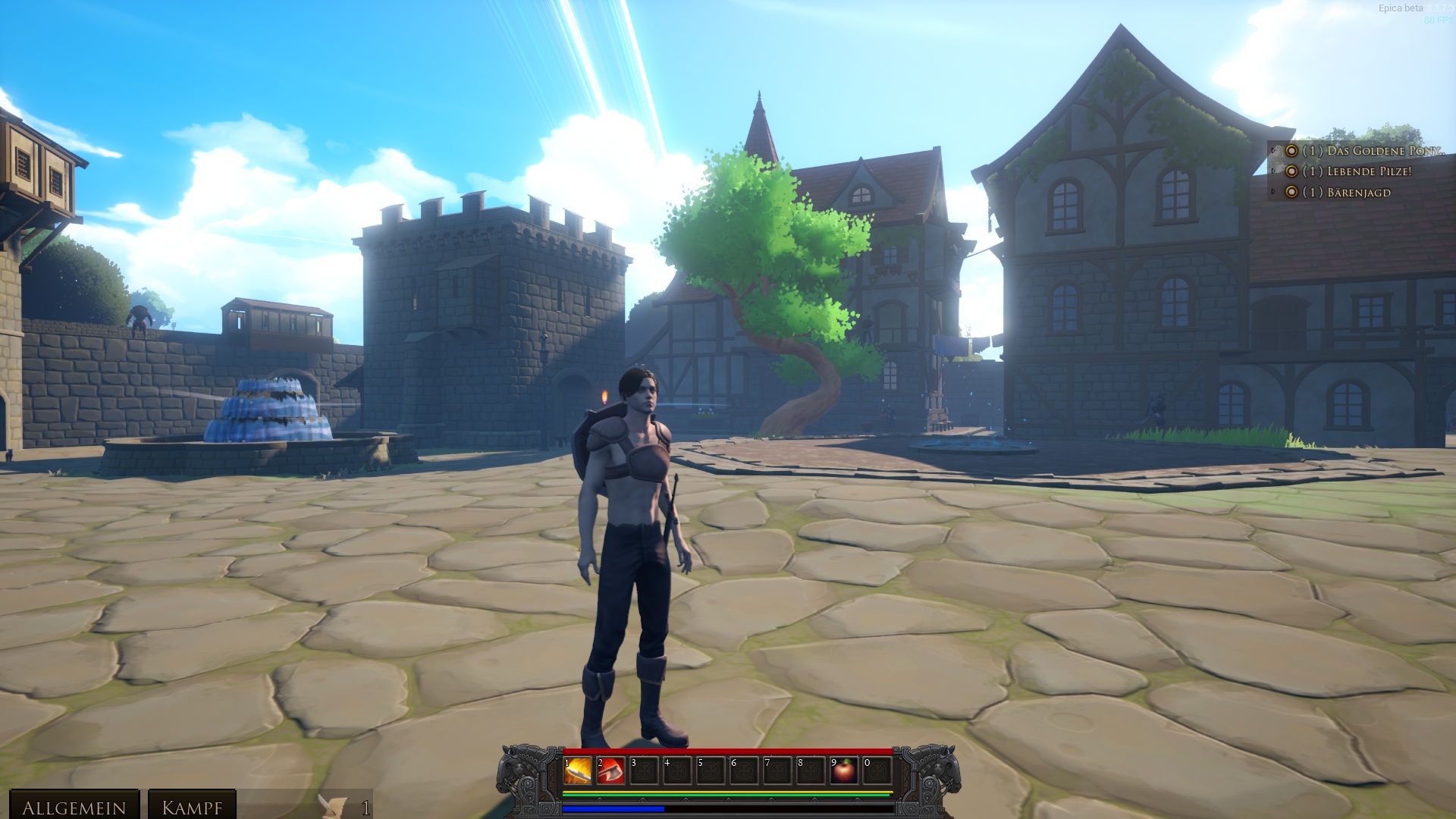The width and height of the screenshot is (1456, 819).
Task: Expand the Bärenjagd quest arrow
Action: click(x=1274, y=193)
